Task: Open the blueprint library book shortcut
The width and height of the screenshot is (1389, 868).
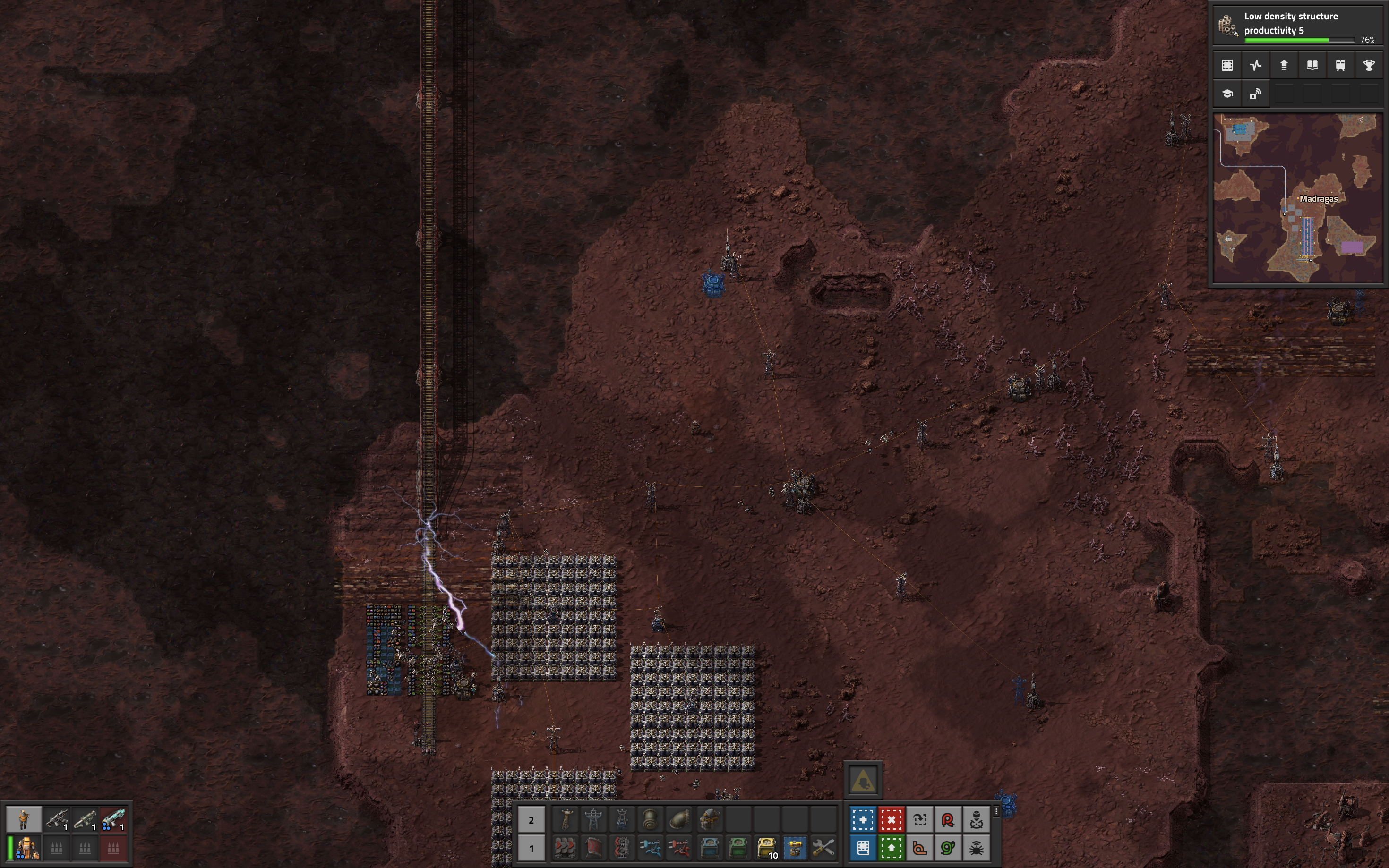Action: click(x=863, y=848)
